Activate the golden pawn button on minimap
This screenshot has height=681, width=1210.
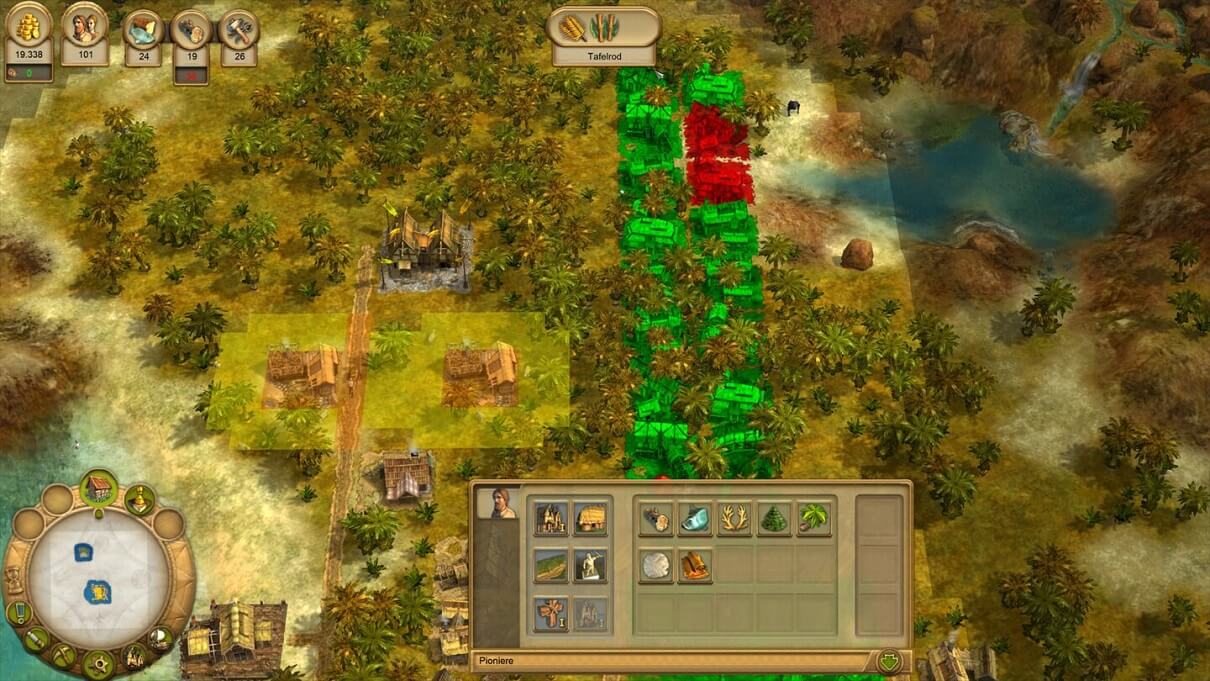pyautogui.click(x=139, y=499)
